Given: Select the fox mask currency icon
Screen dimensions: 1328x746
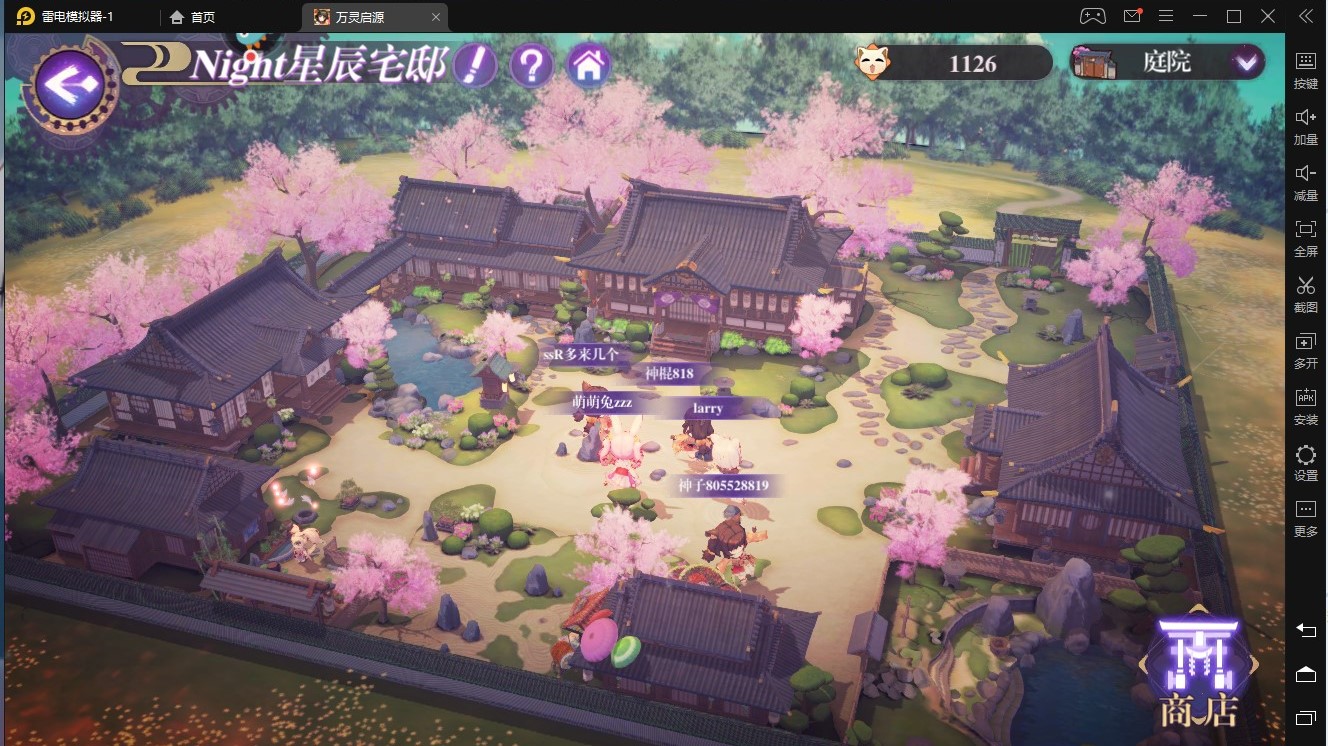Looking at the screenshot, I should pyautogui.click(x=873, y=63).
